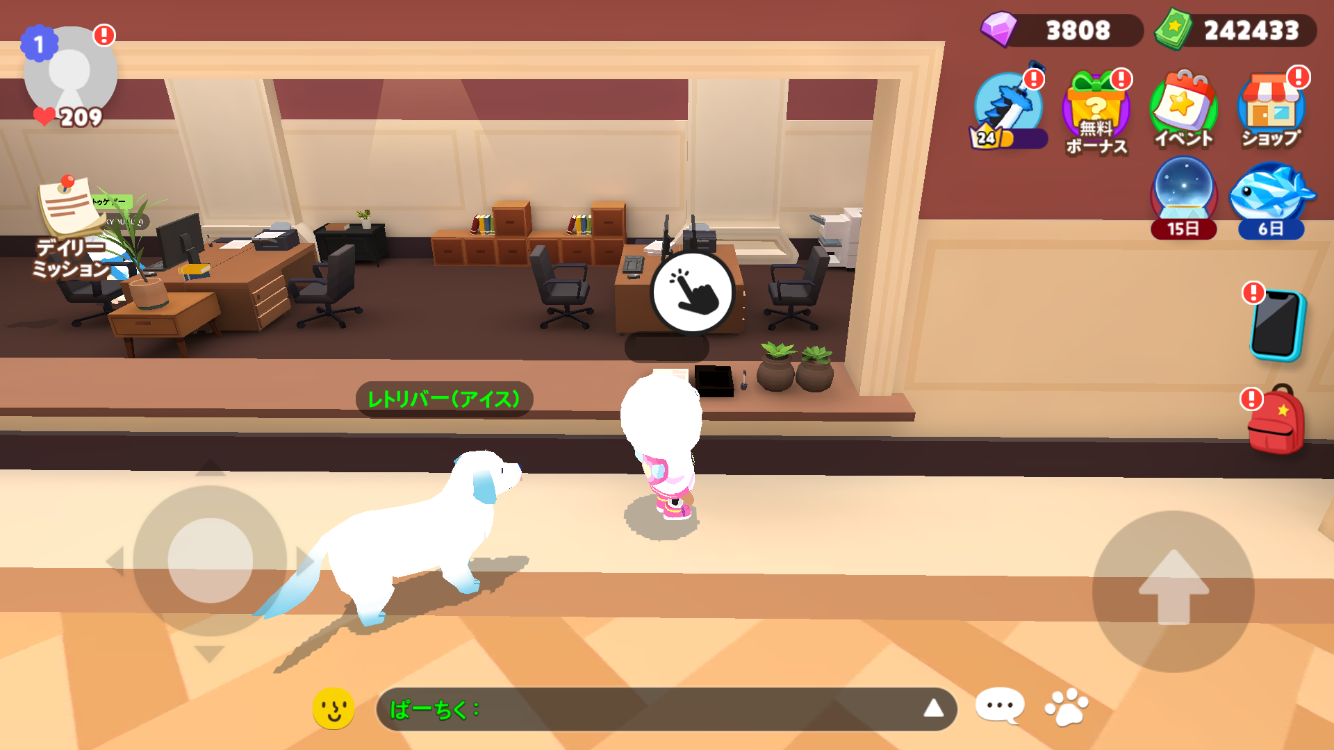Open the player profile avatar
This screenshot has width=1334, height=750.
click(x=70, y=72)
